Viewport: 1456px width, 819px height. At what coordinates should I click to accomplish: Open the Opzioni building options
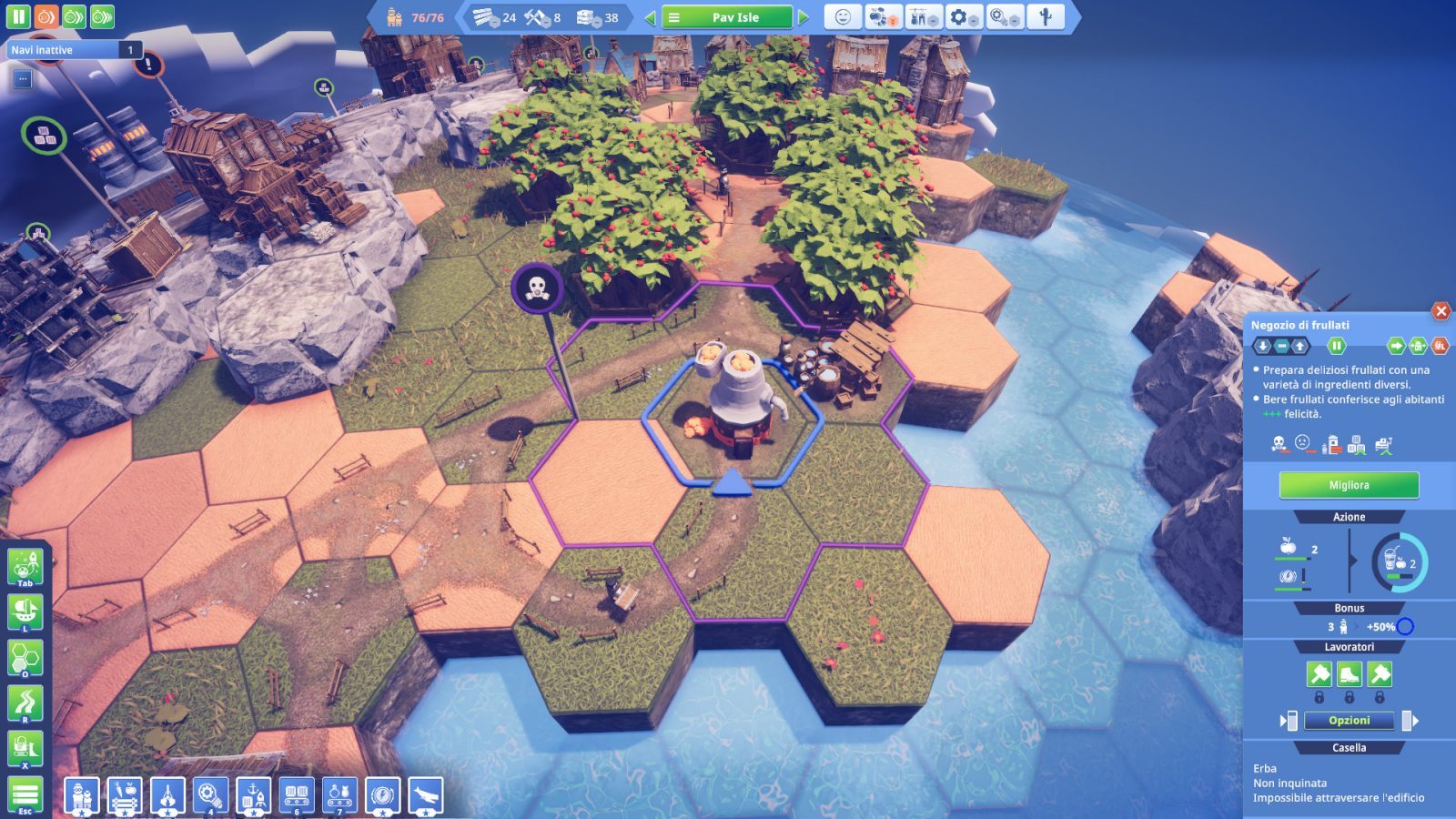pos(1349,721)
